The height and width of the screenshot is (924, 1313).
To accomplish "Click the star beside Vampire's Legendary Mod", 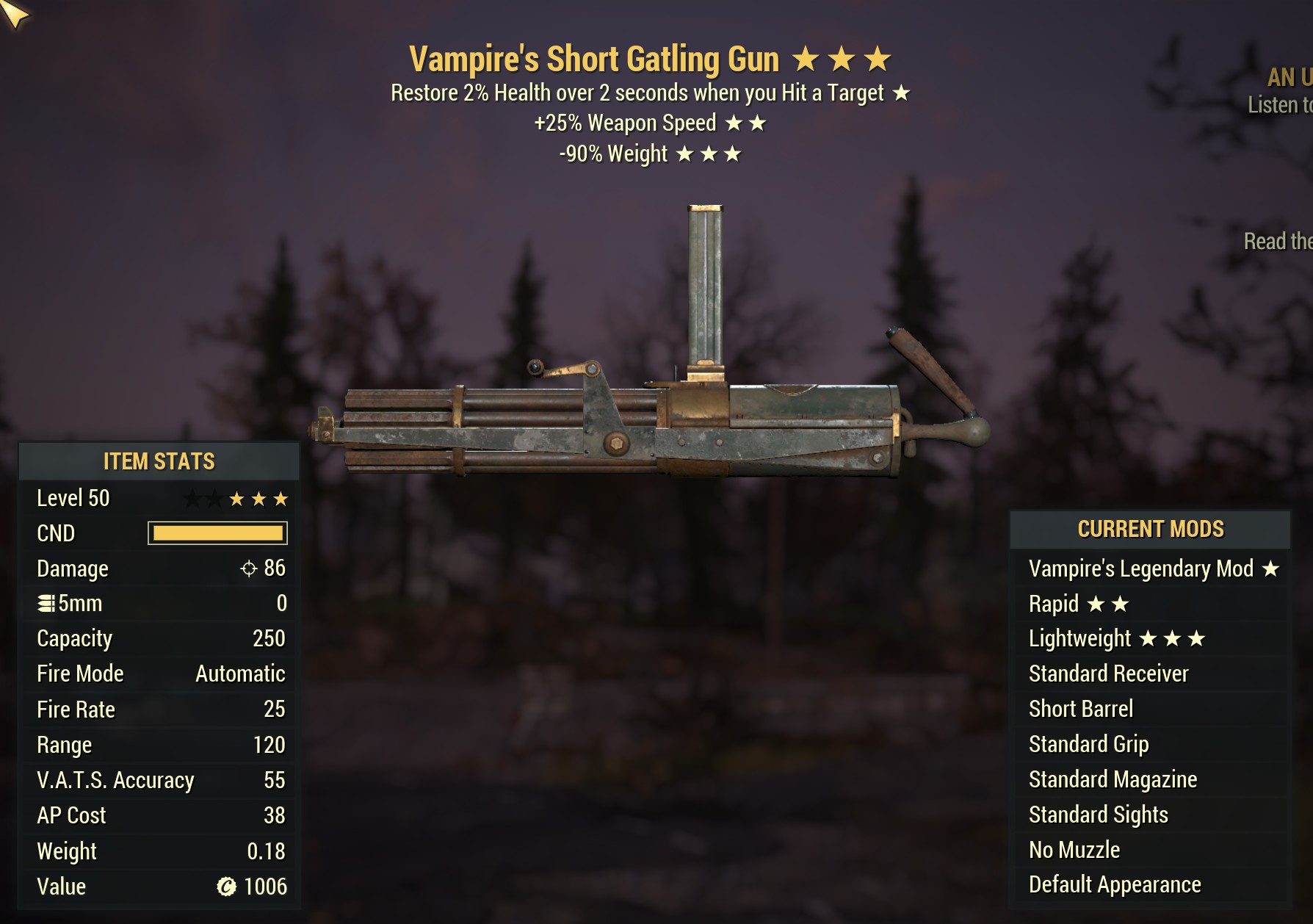I will point(1269,568).
